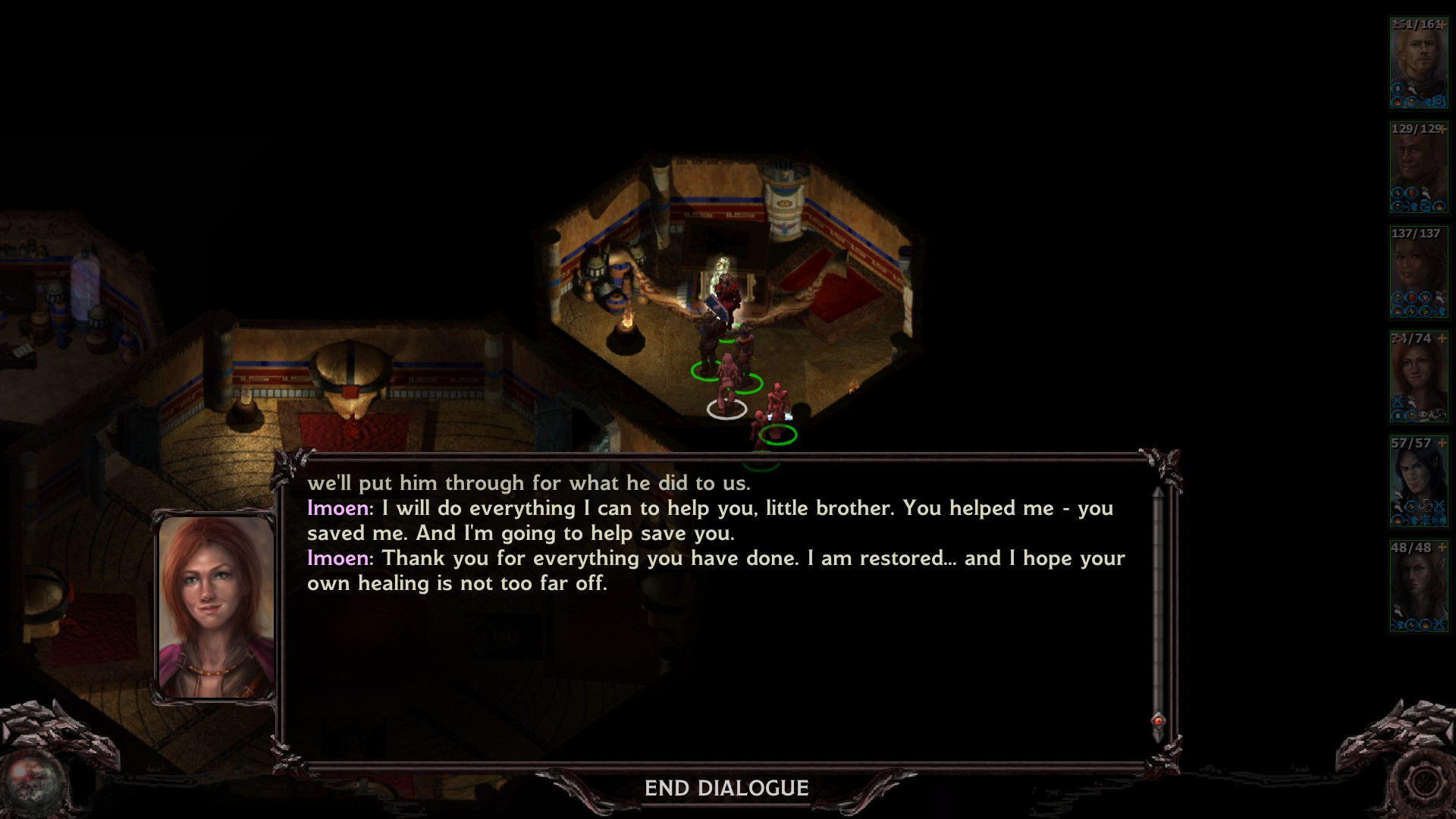Choose the party portrait showing 137/137 HP
The image size is (1456, 819).
pyautogui.click(x=1418, y=272)
